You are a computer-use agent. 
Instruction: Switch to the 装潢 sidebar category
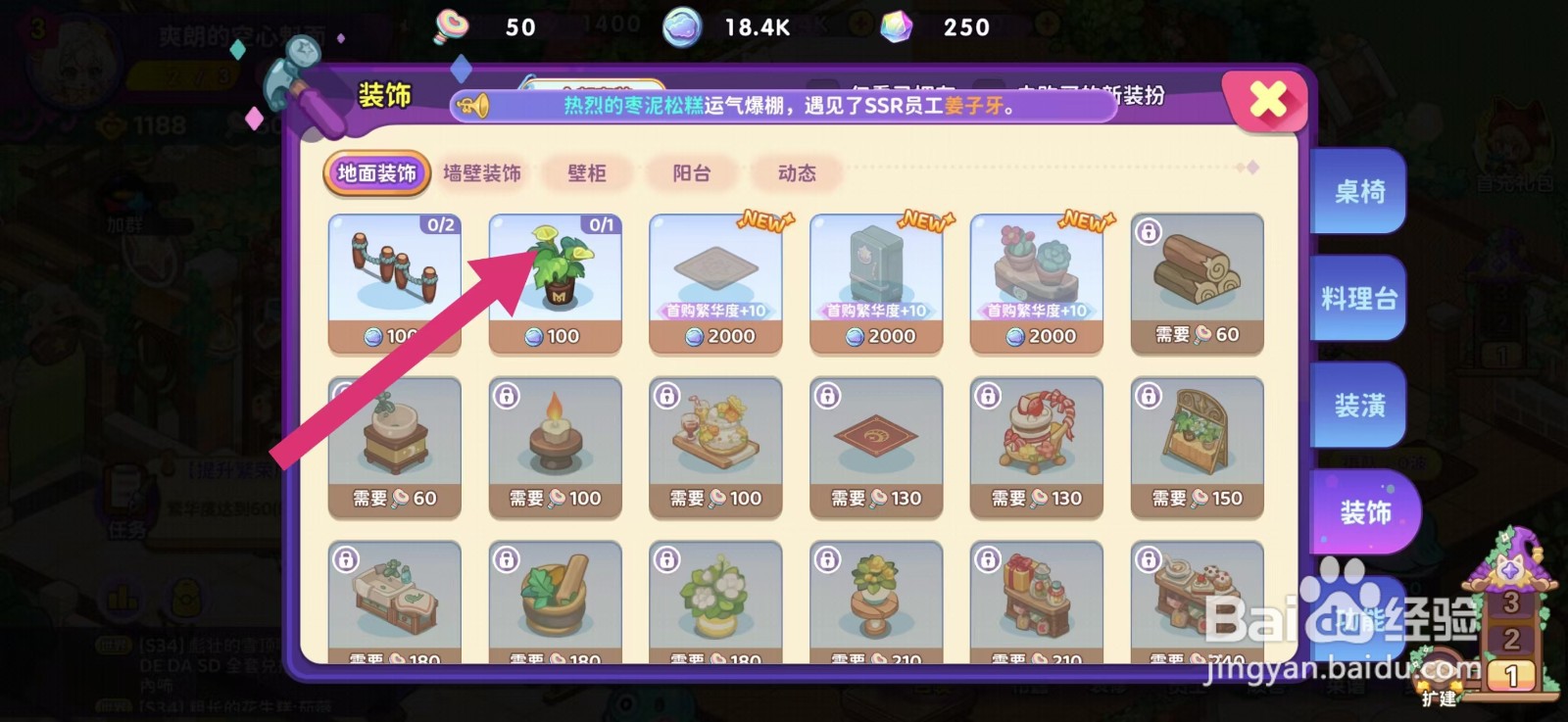(1360, 404)
